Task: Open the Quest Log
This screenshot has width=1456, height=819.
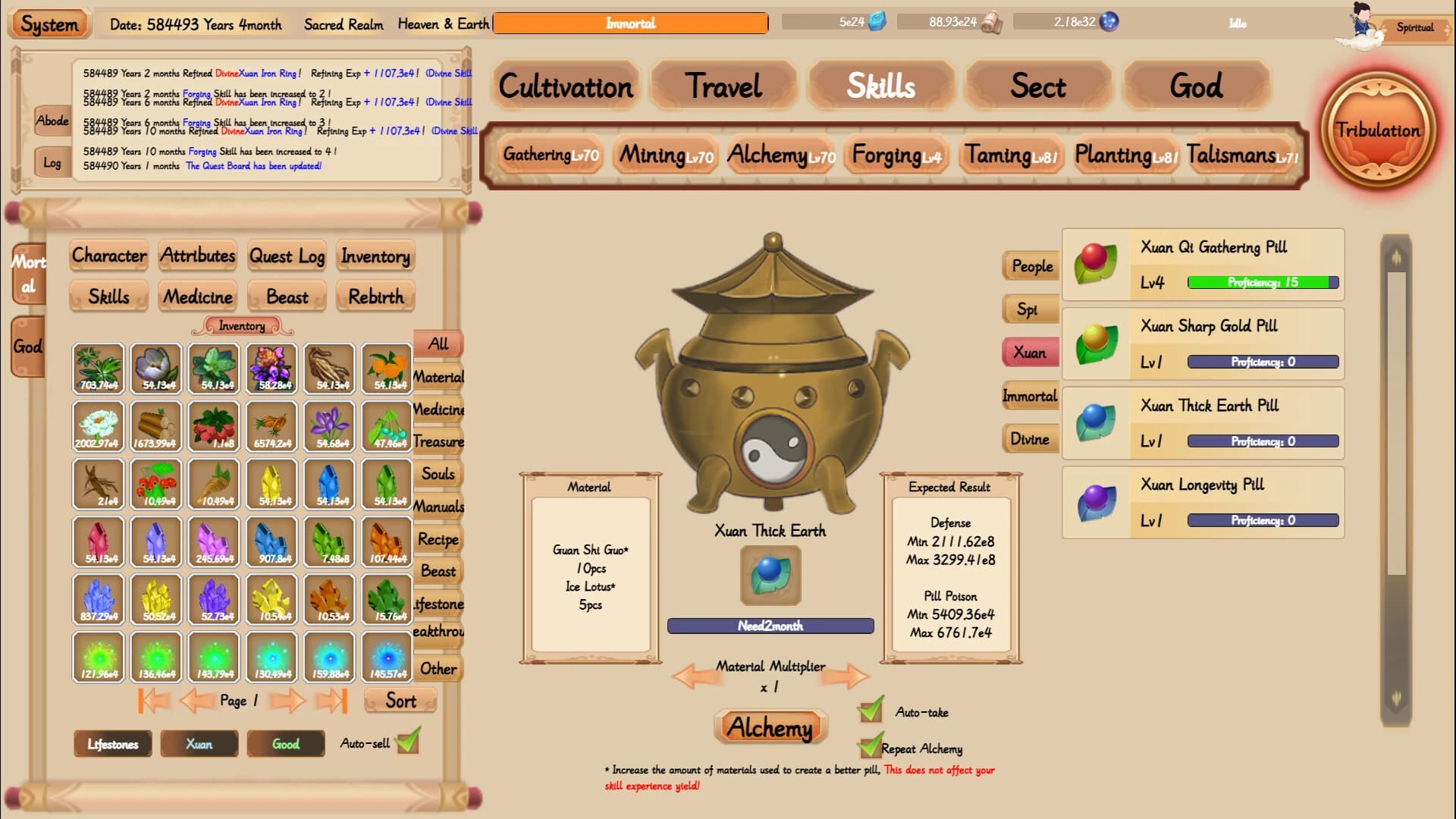Action: click(x=286, y=256)
